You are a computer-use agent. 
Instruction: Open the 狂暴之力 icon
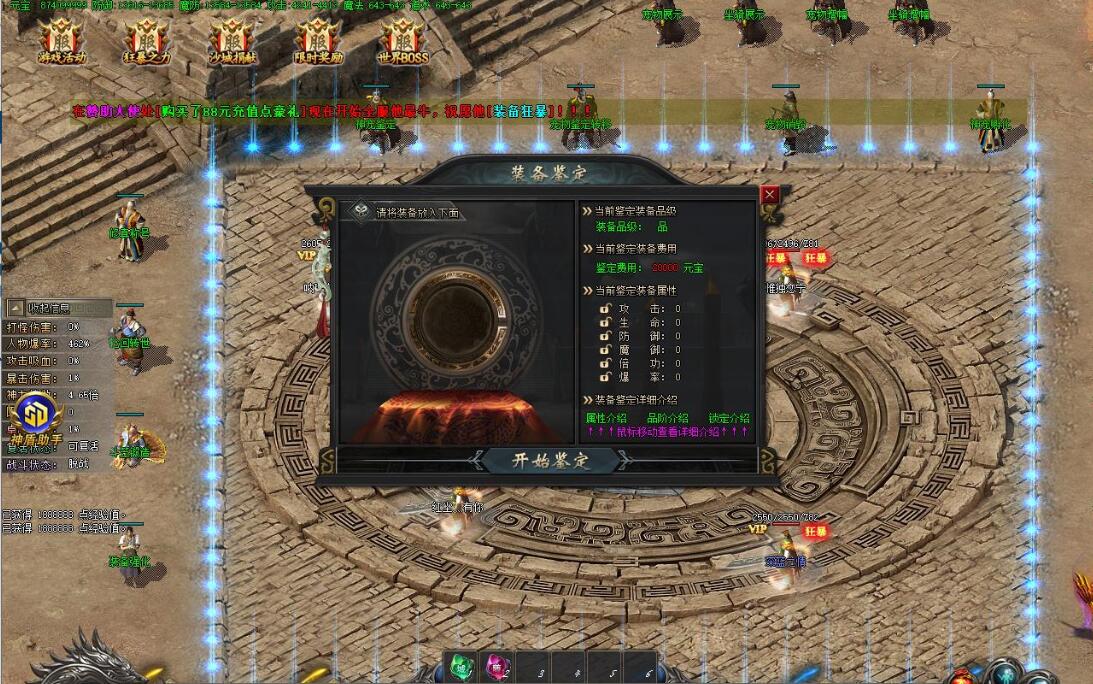coord(146,40)
